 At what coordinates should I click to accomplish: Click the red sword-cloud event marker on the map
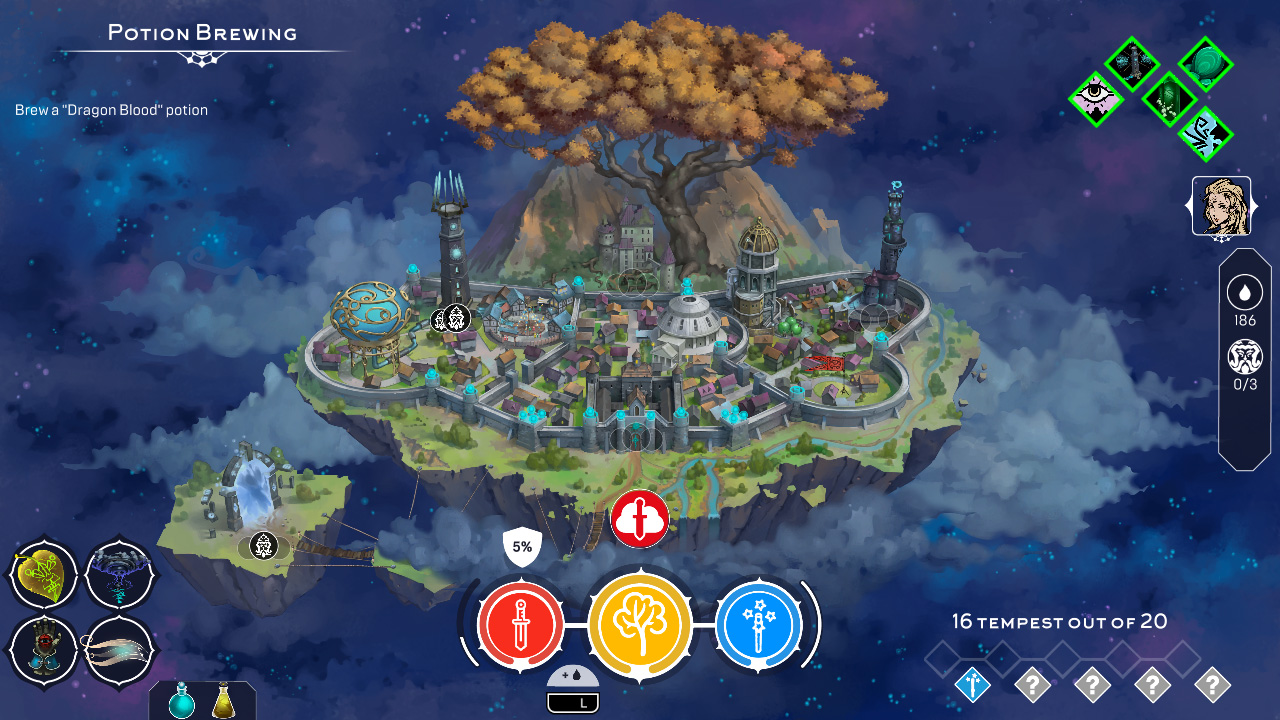point(639,518)
